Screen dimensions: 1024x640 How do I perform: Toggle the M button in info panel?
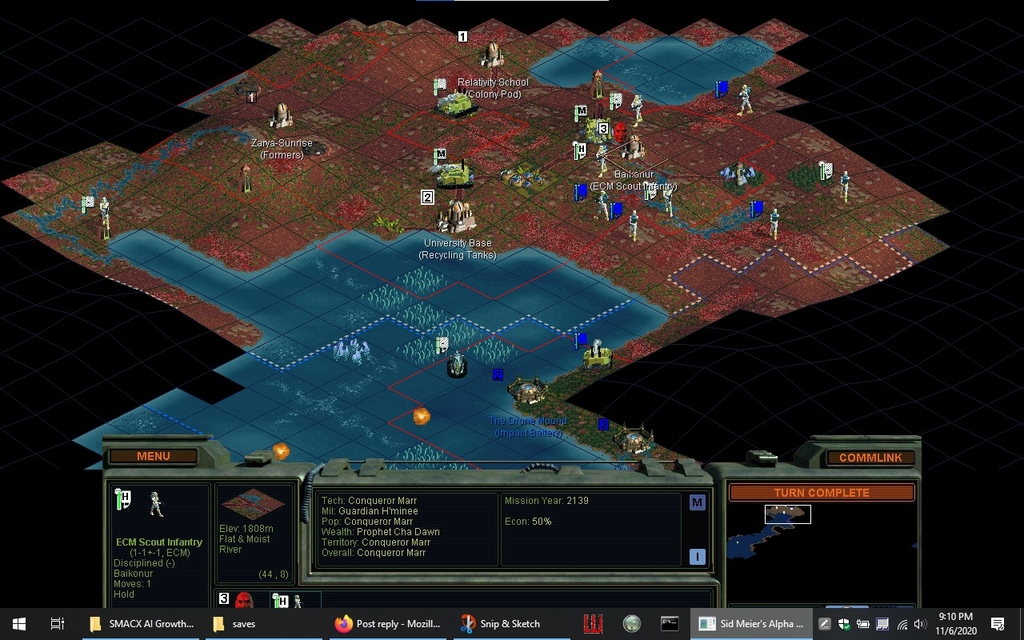(697, 502)
